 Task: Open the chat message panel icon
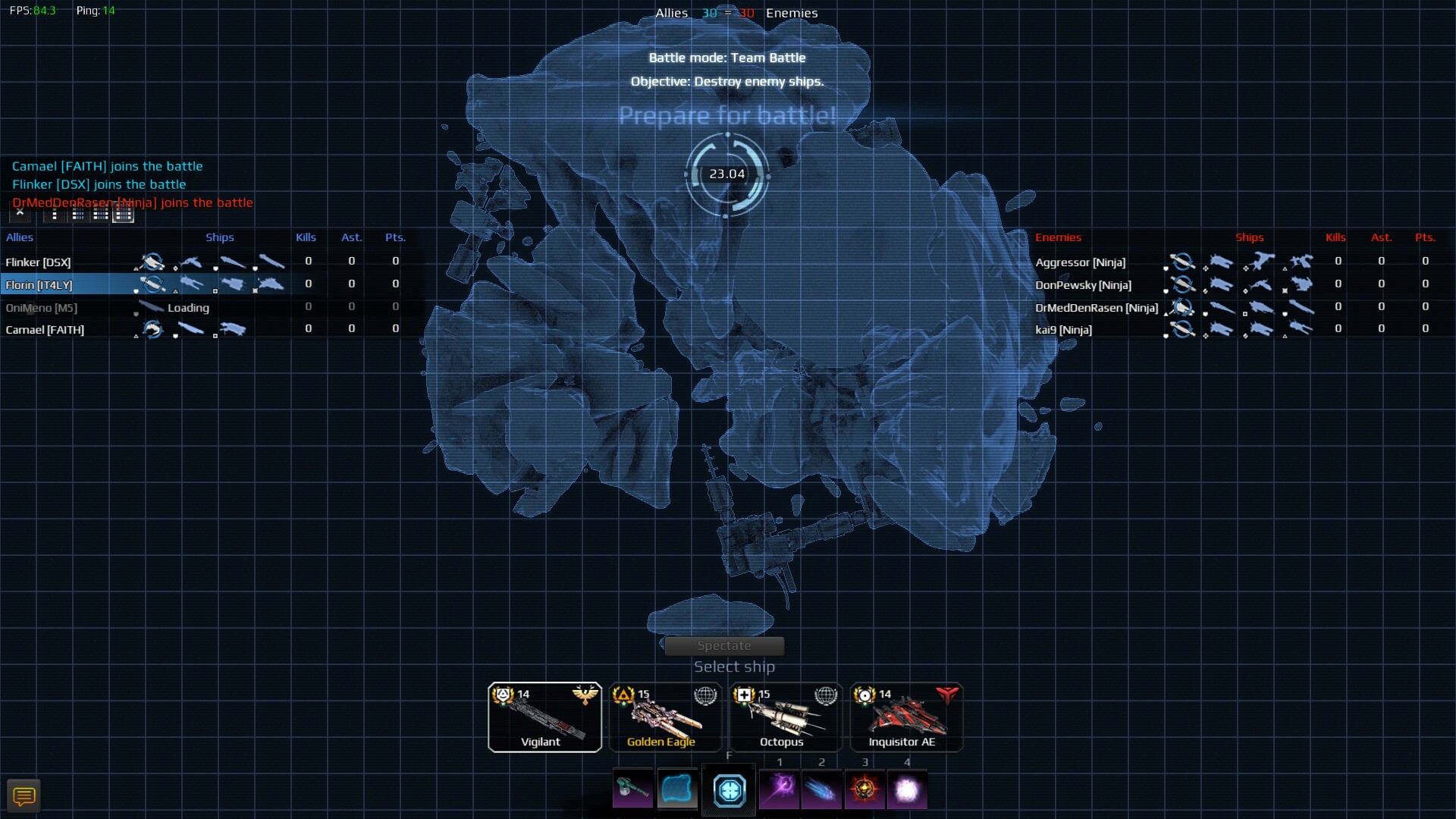pos(24,795)
